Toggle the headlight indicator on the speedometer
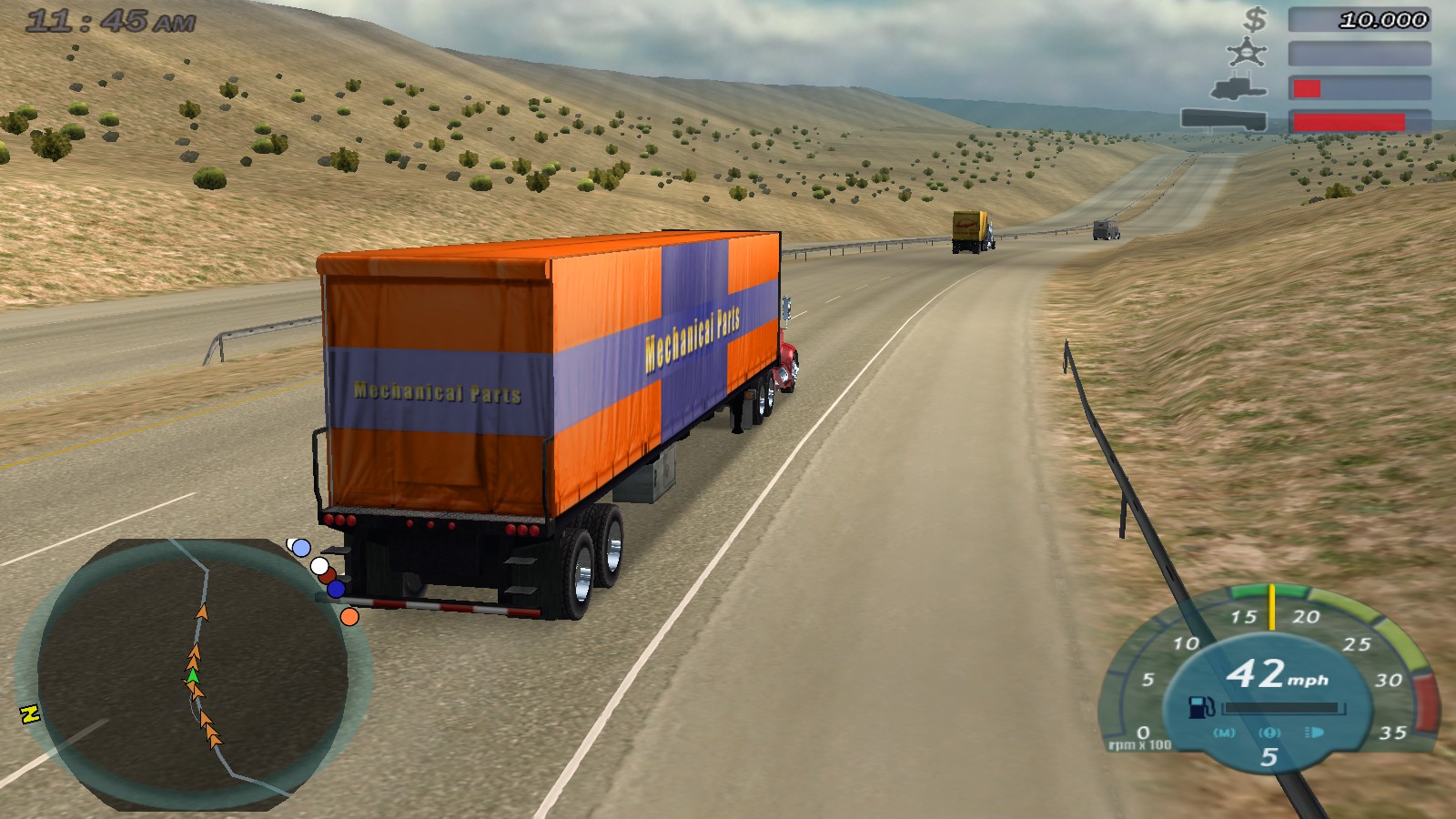 coord(1313,733)
